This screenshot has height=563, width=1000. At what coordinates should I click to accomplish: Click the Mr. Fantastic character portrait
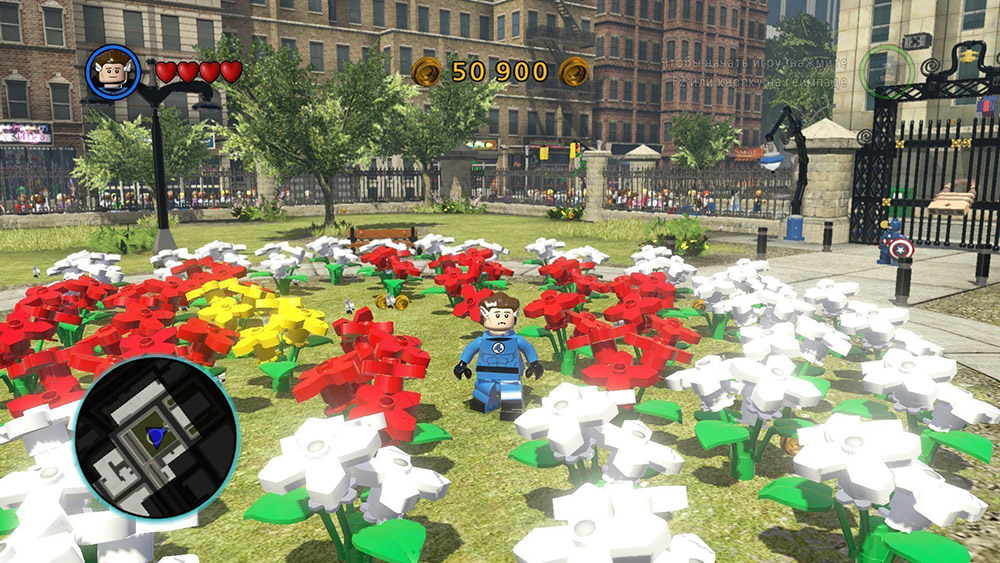click(112, 71)
